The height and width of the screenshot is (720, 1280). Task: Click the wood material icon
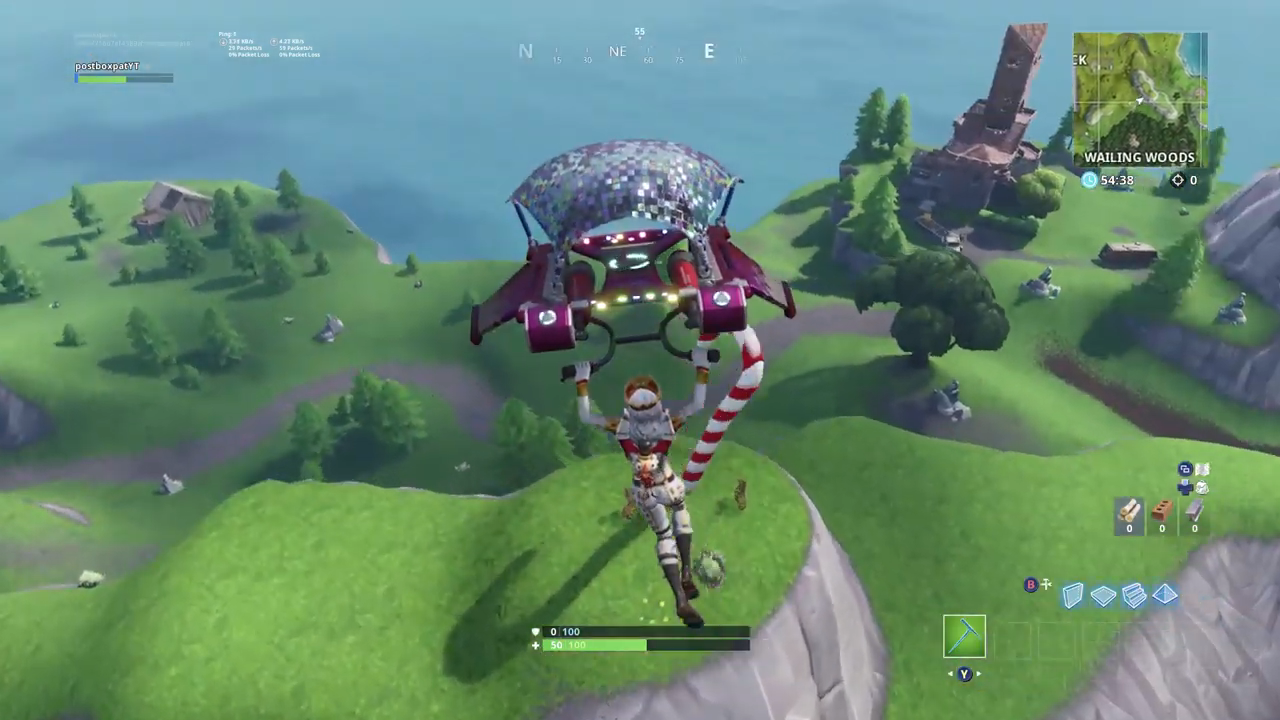[1129, 513]
